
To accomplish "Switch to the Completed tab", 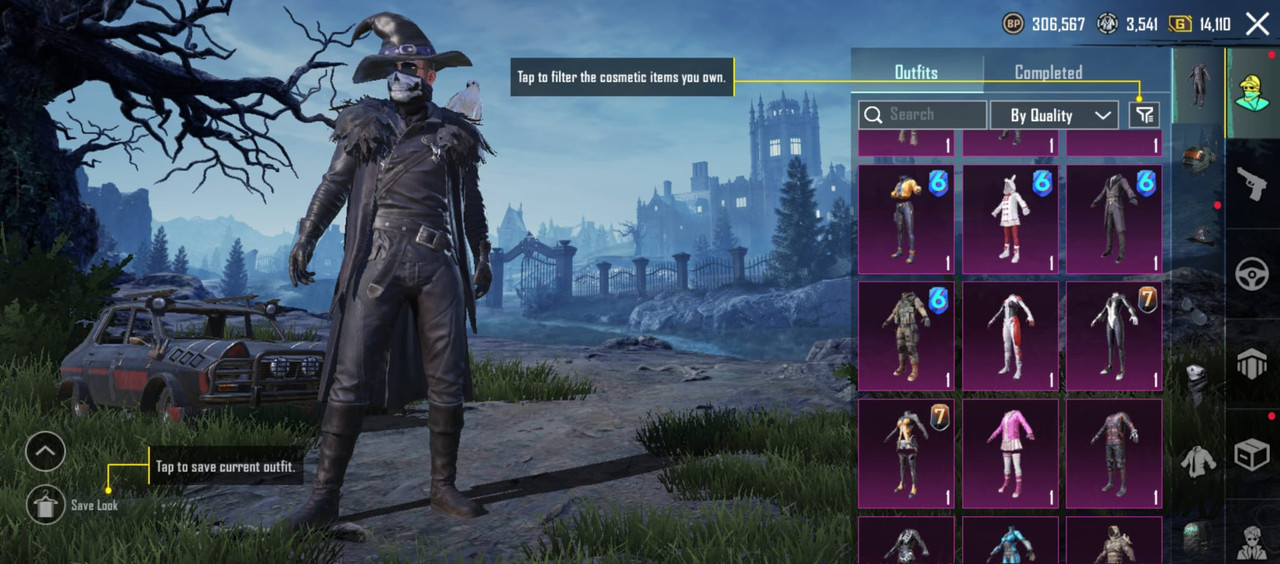I will tap(1048, 72).
